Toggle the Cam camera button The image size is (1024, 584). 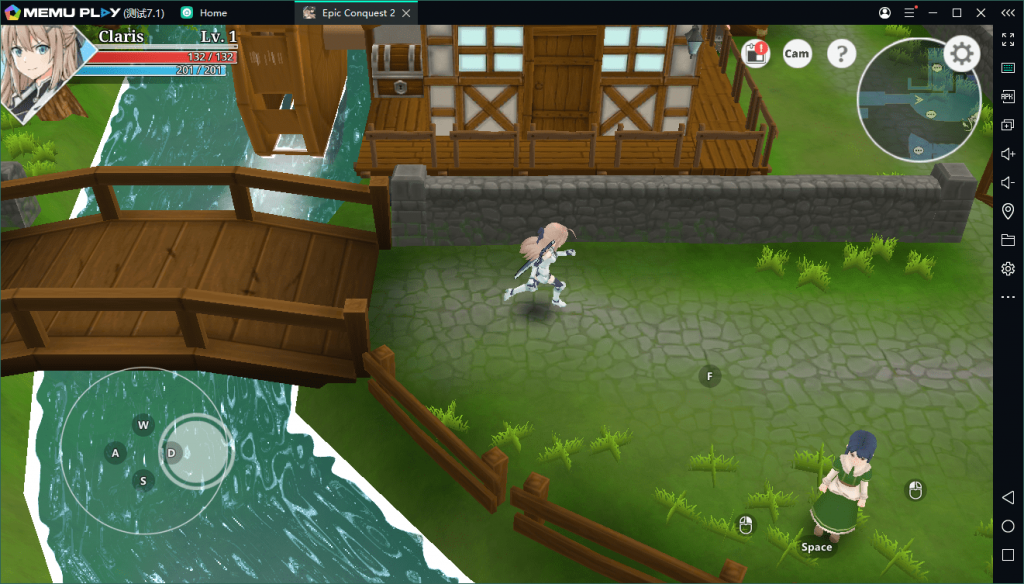point(797,54)
